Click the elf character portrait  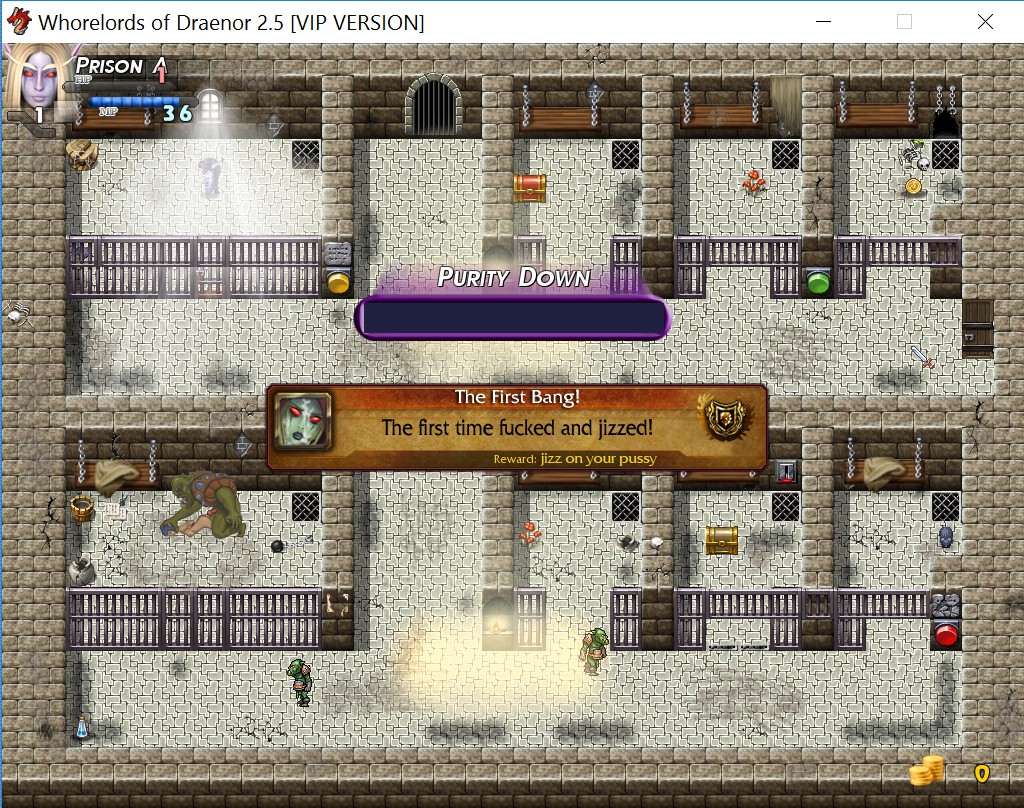[36, 78]
